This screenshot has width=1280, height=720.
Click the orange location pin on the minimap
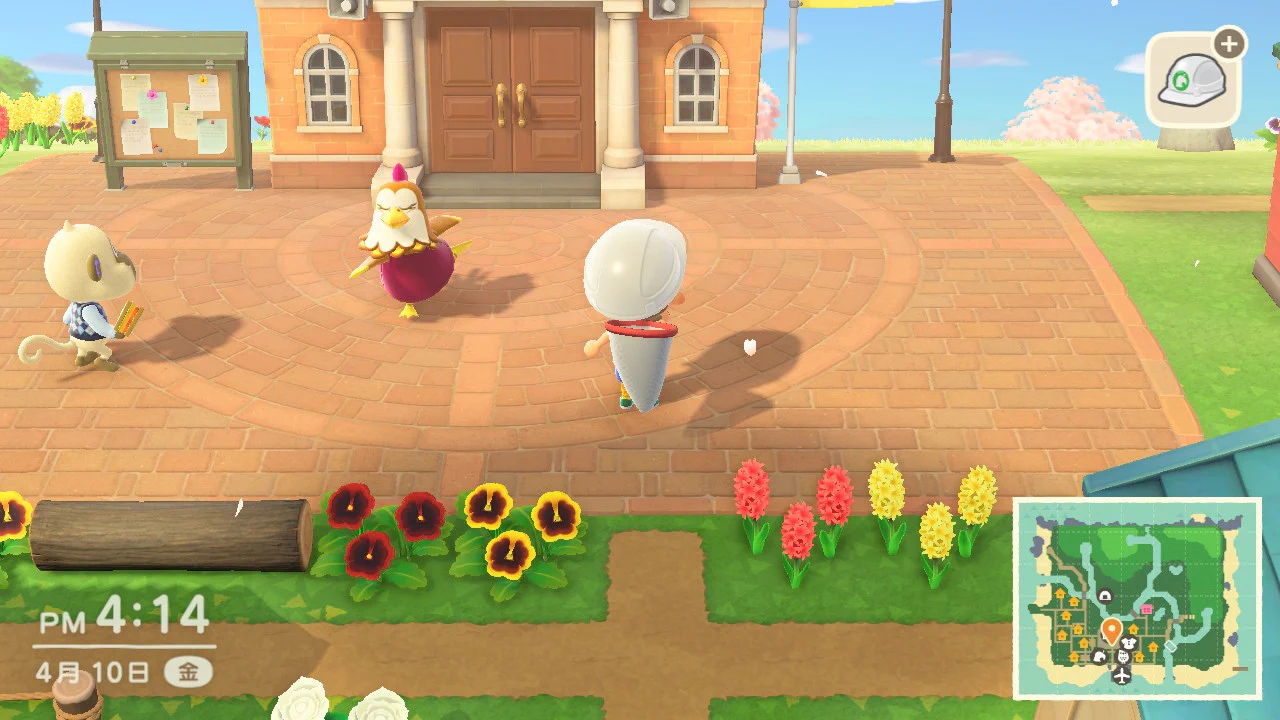coord(1111,630)
